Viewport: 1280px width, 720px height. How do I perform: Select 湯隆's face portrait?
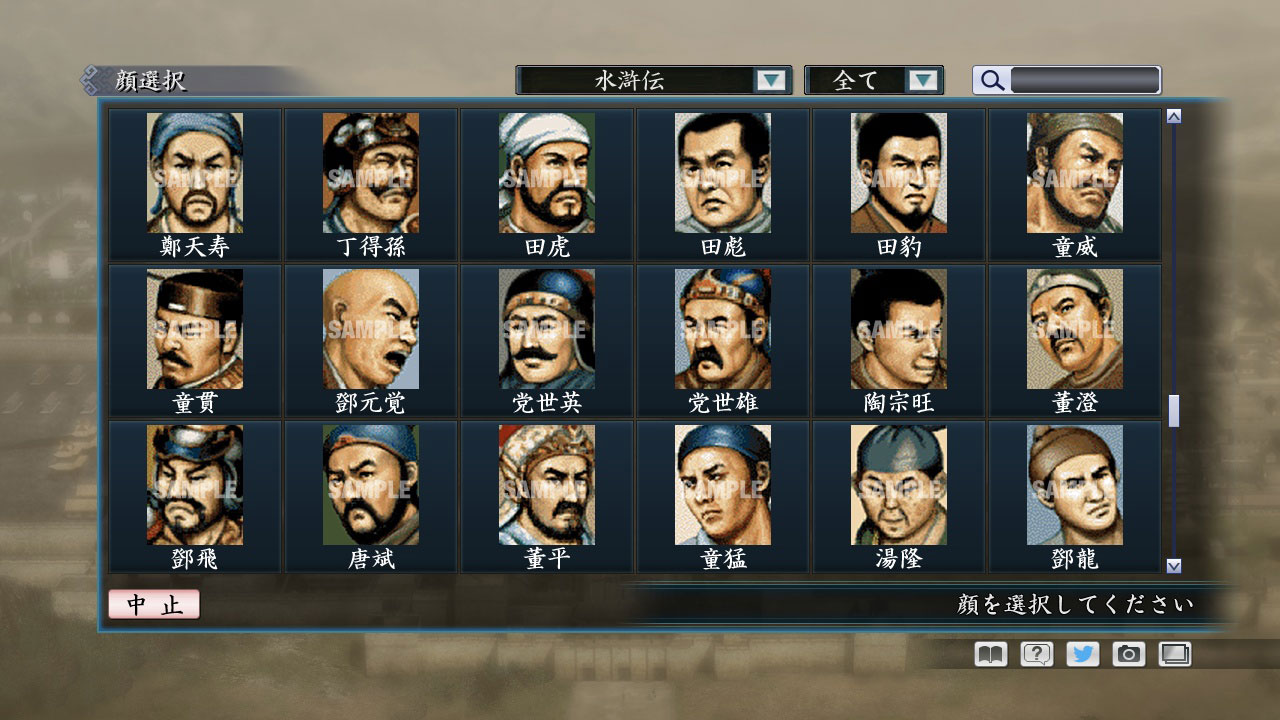click(899, 483)
